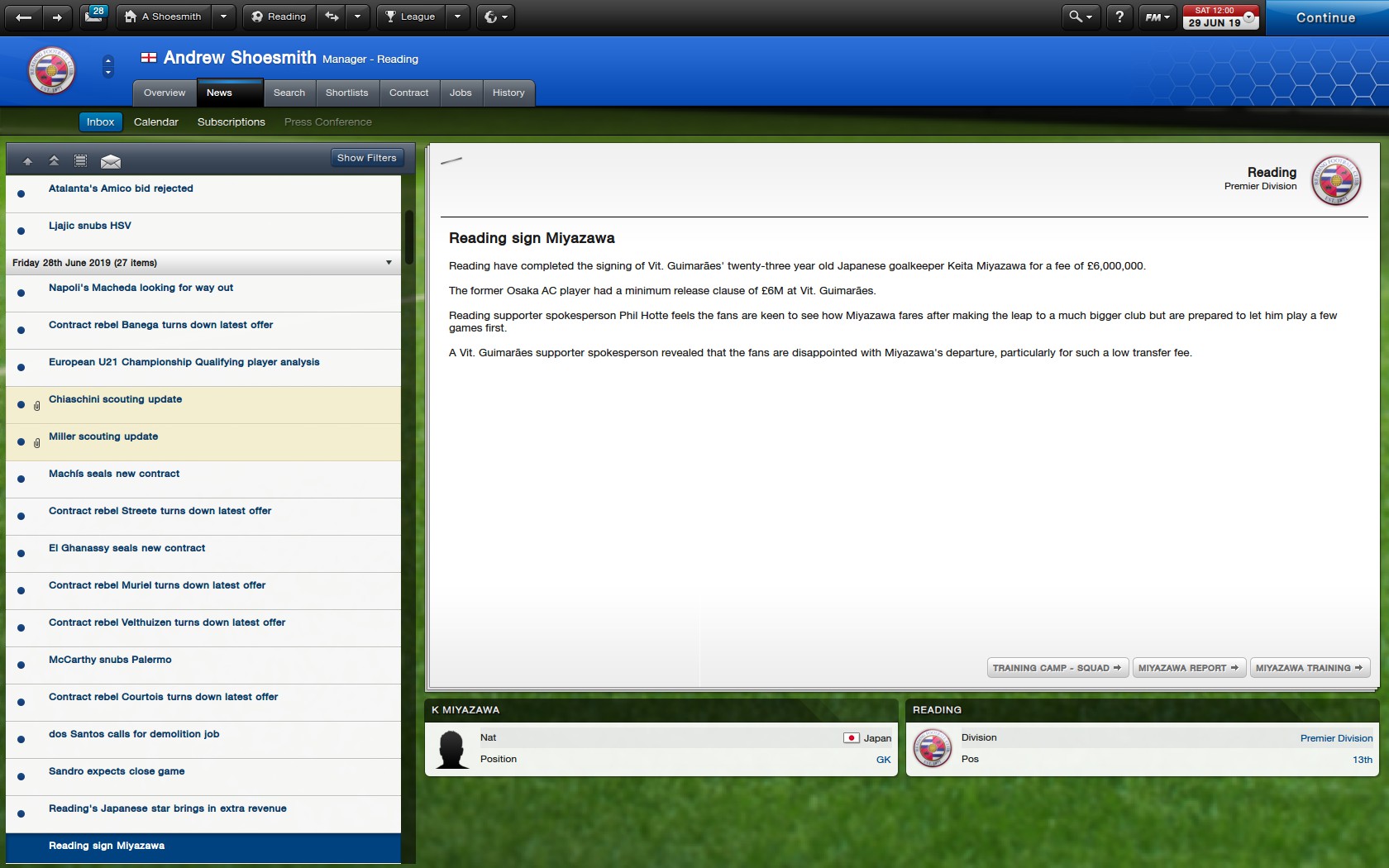The image size is (1389, 868).
Task: Collapse the Friday 28th June 2019 group
Action: click(389, 263)
